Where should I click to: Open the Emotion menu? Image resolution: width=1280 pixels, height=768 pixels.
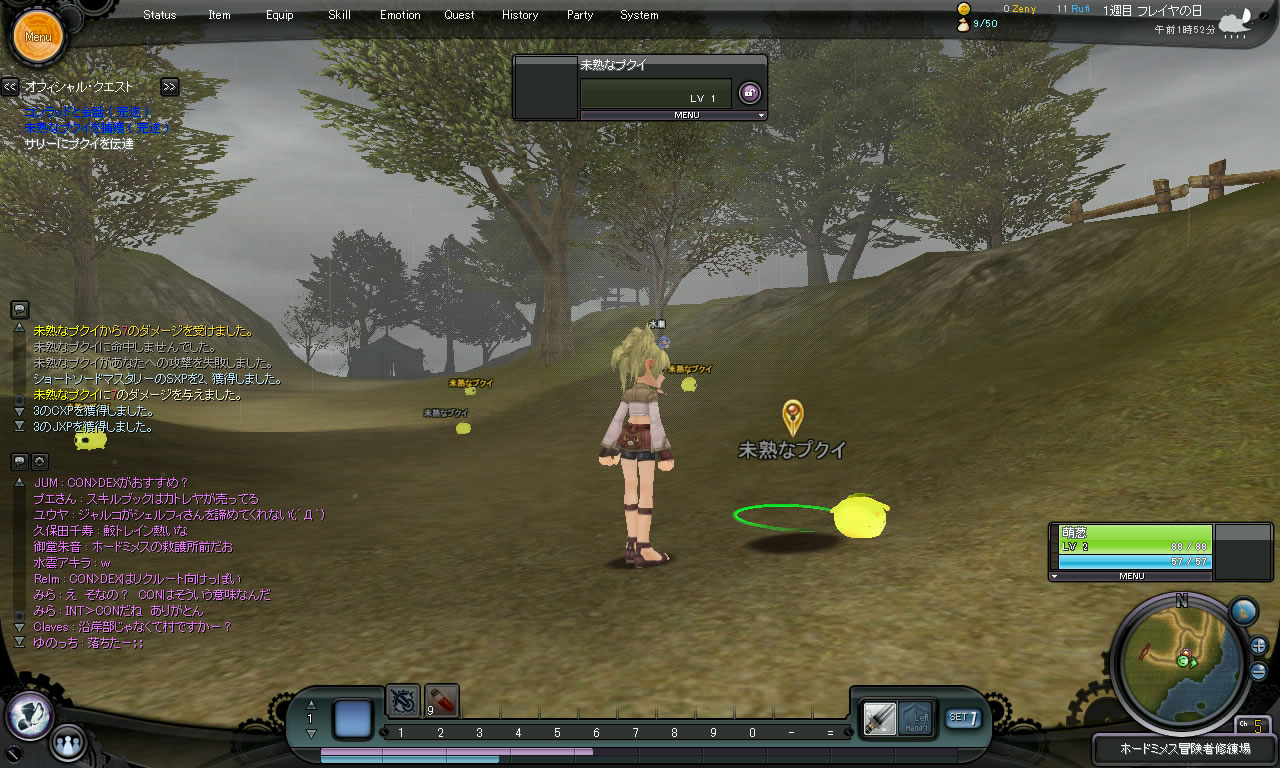[400, 15]
